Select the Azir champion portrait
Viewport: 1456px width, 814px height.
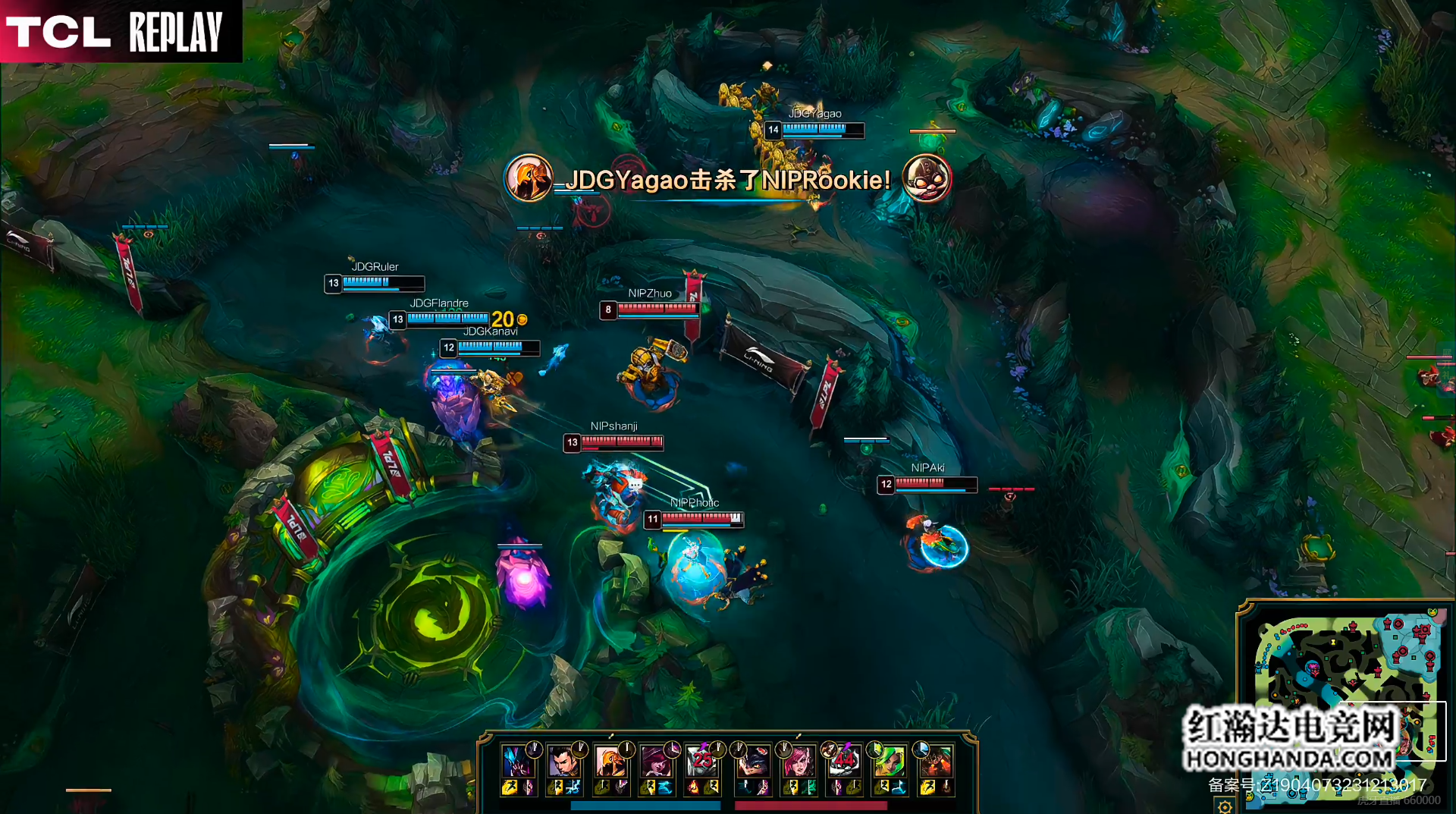(x=609, y=761)
